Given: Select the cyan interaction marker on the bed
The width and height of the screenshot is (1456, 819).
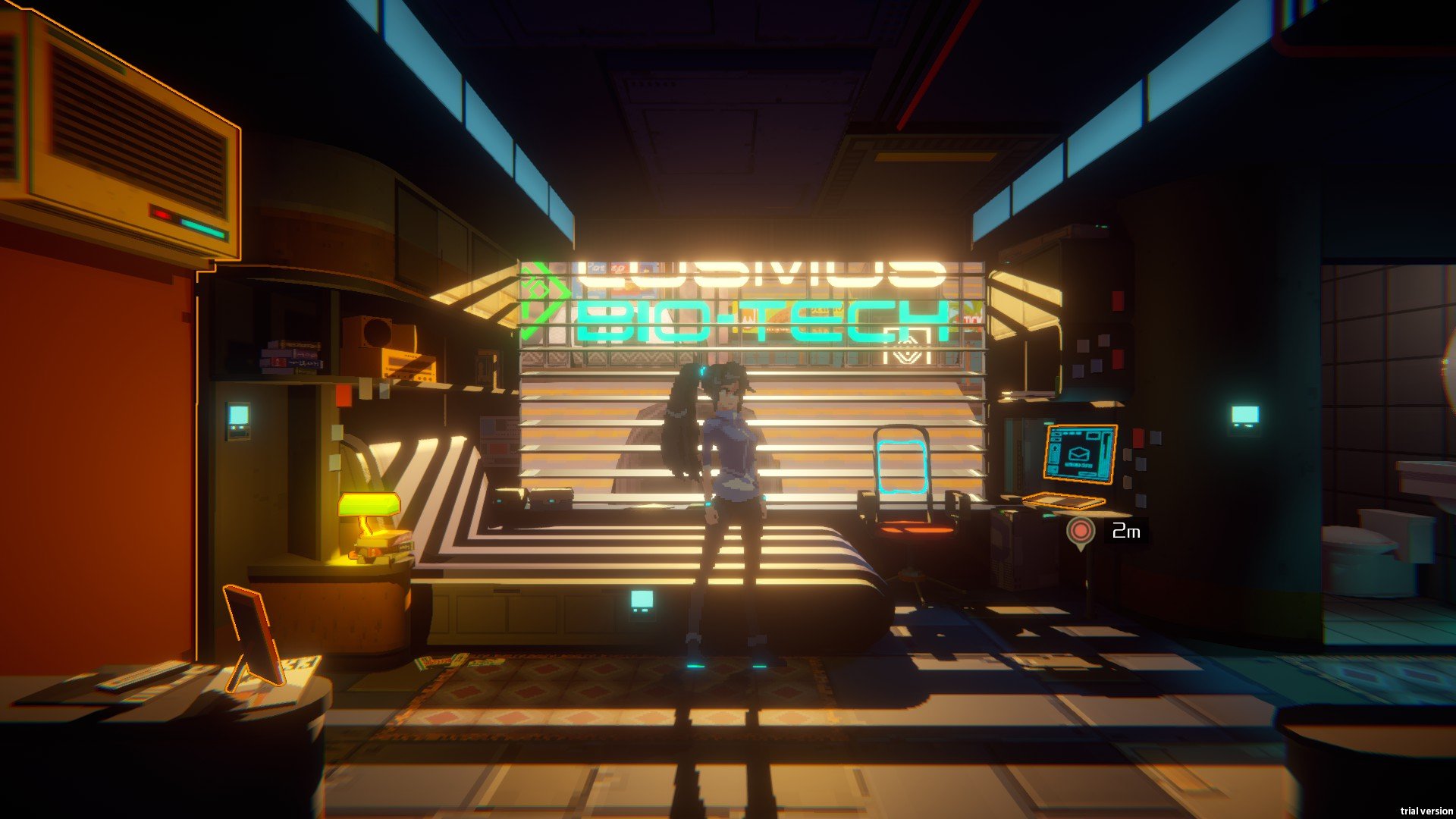Looking at the screenshot, I should [642, 601].
